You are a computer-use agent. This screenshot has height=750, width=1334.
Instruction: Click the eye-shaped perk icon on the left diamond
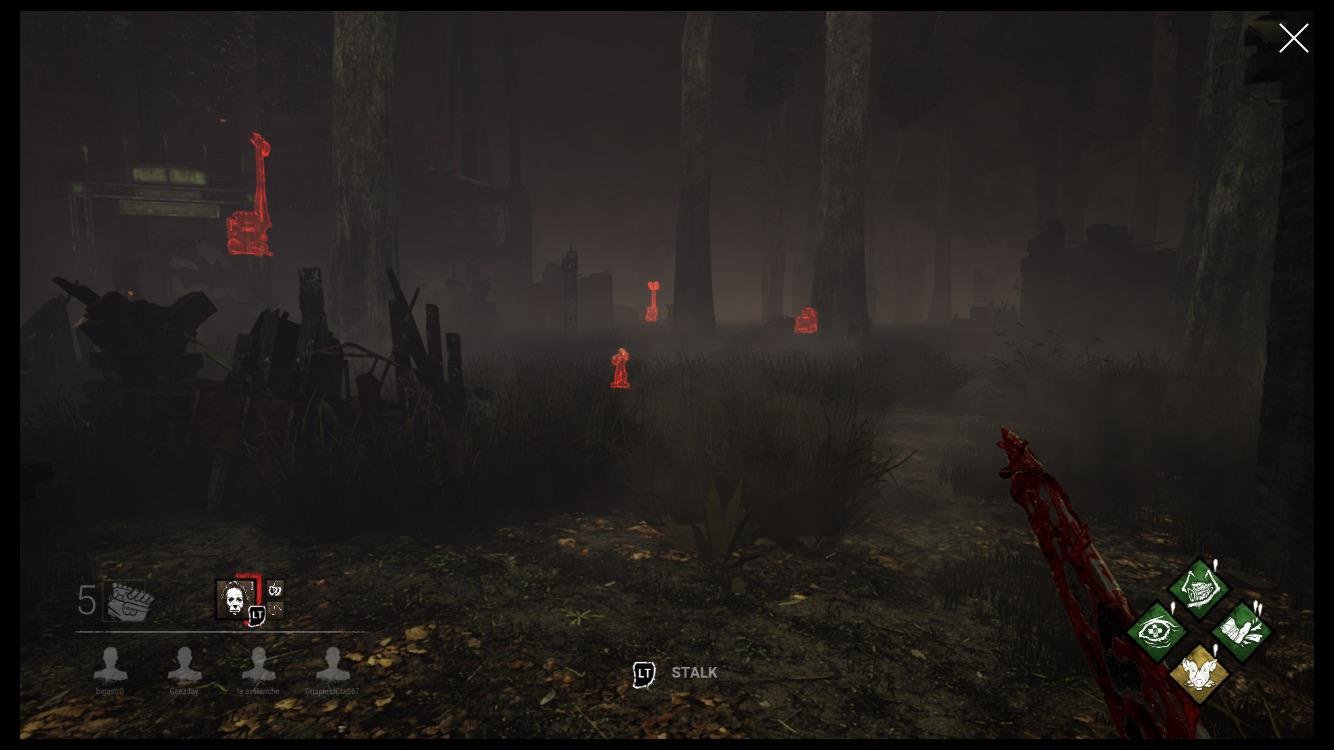1157,630
